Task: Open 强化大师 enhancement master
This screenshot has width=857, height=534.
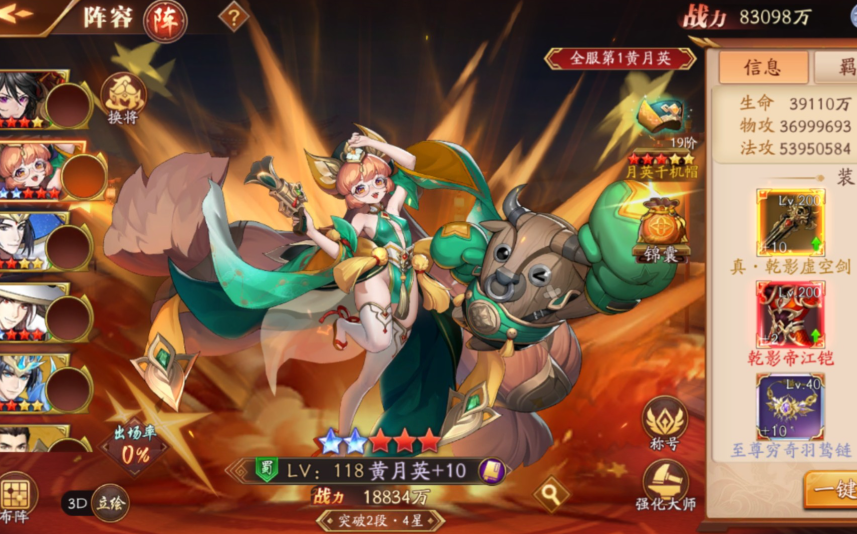Action: click(665, 486)
